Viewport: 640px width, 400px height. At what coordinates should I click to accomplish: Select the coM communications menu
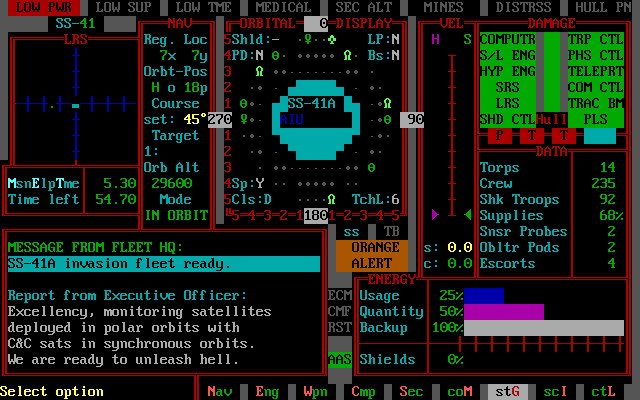pos(459,391)
